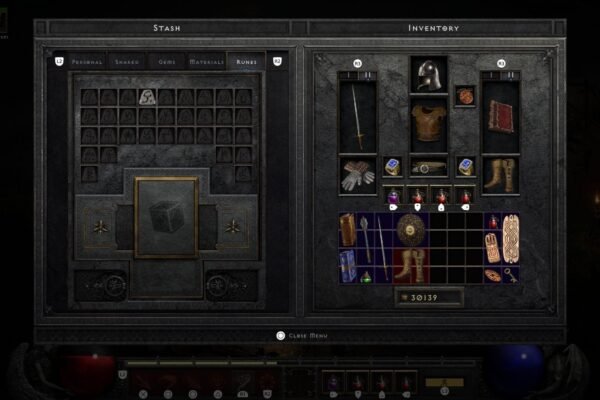Click the Horadric Cube slot
This screenshot has height=400, width=600.
[x=166, y=217]
